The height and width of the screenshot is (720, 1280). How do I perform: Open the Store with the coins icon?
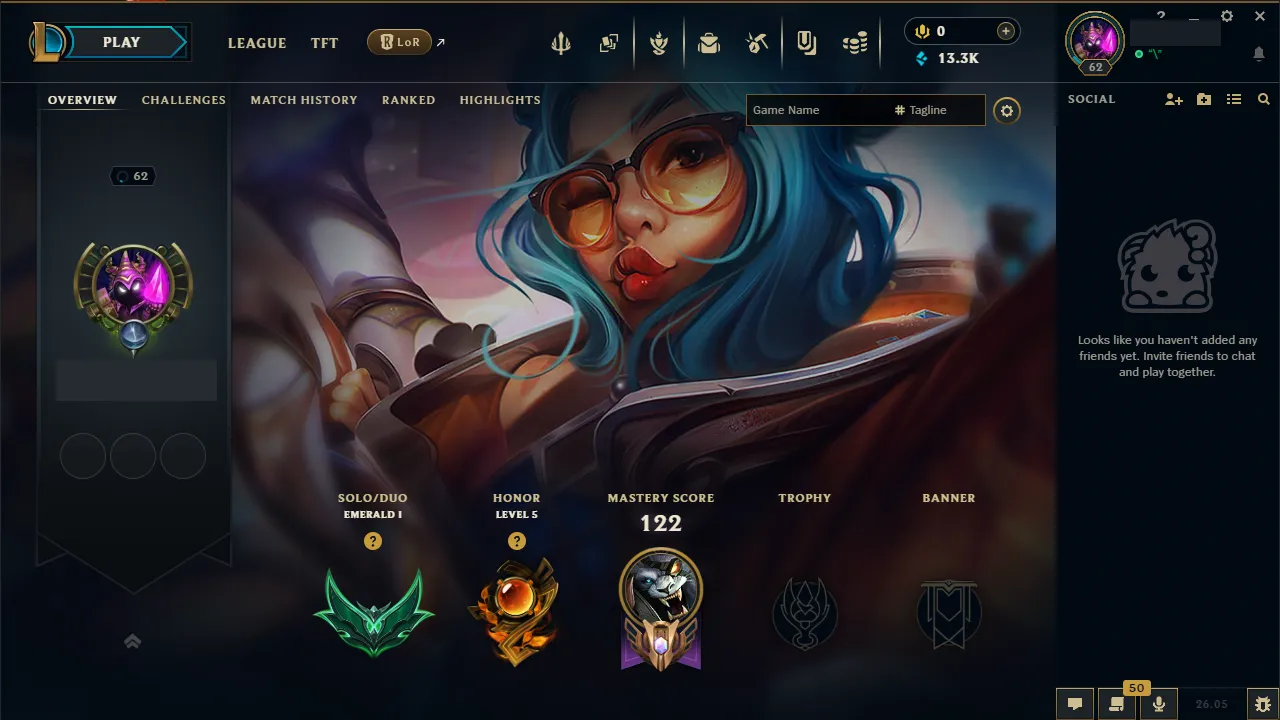pos(855,43)
